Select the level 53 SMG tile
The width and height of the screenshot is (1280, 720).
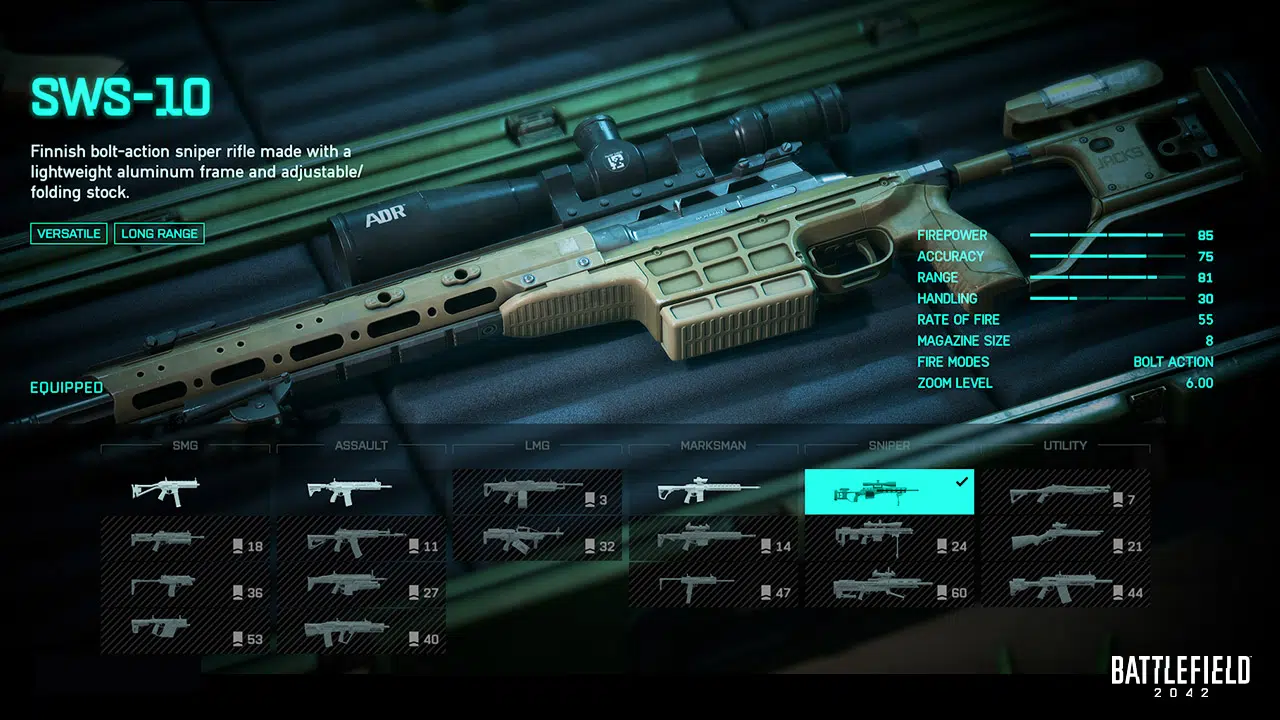185,632
